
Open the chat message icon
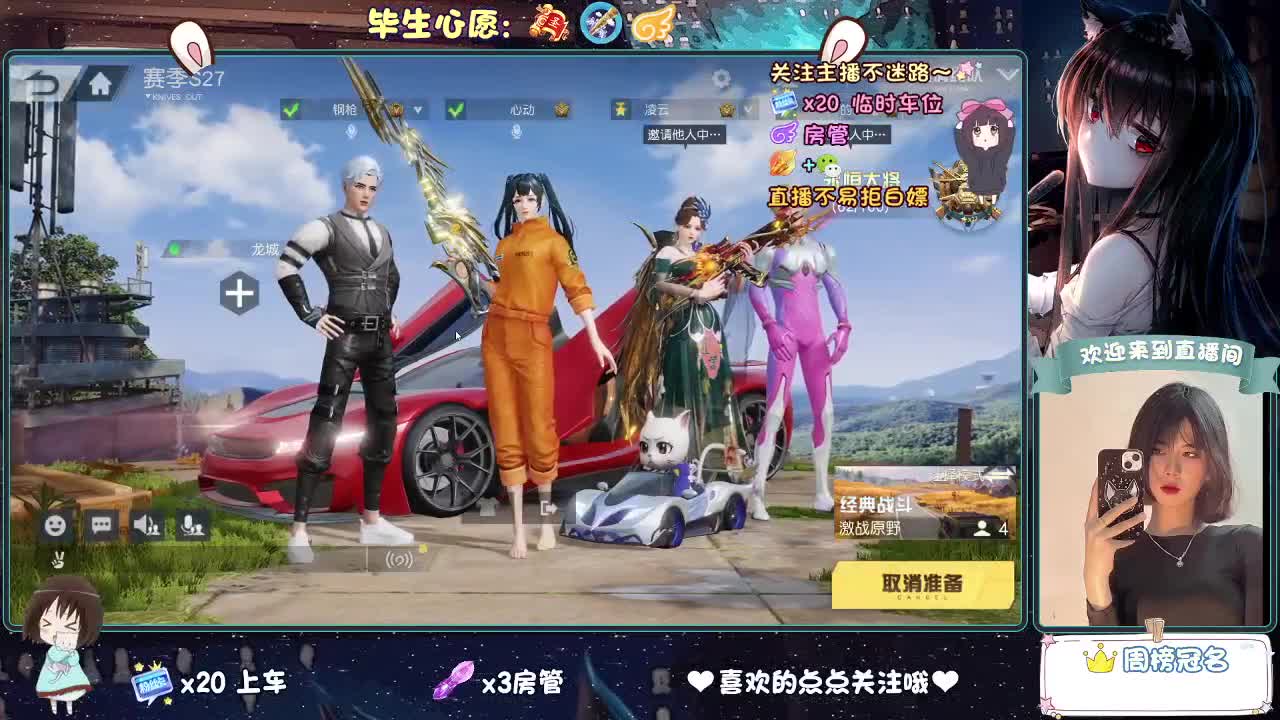point(102,523)
